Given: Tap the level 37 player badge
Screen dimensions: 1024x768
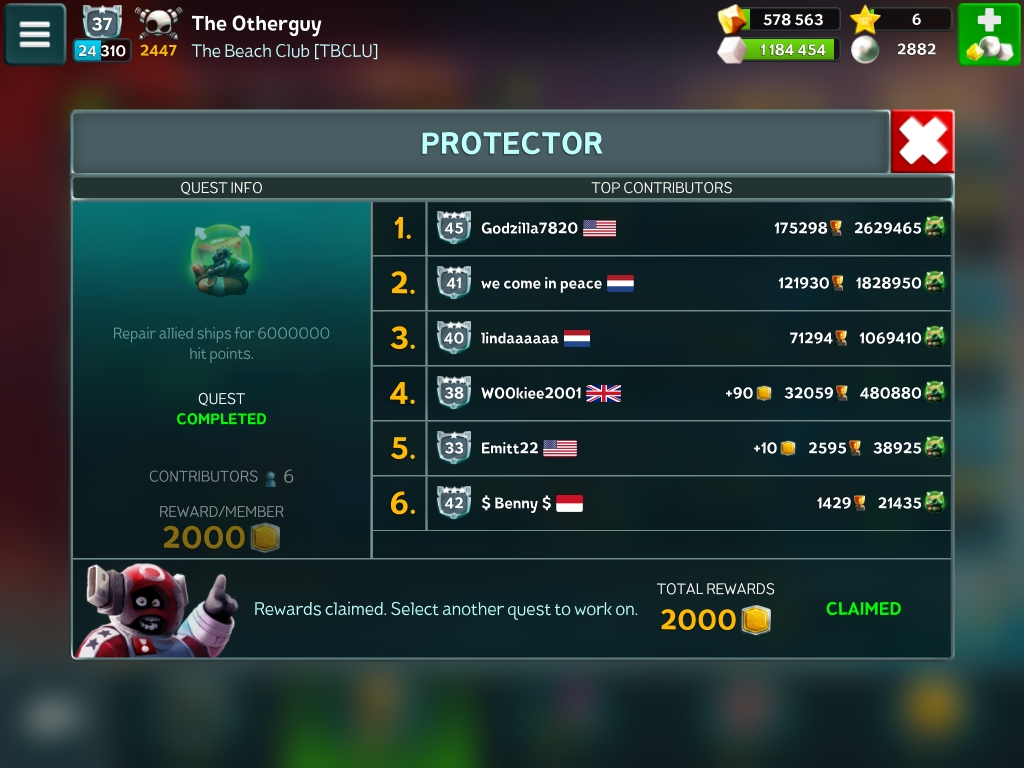Looking at the screenshot, I should tap(102, 23).
